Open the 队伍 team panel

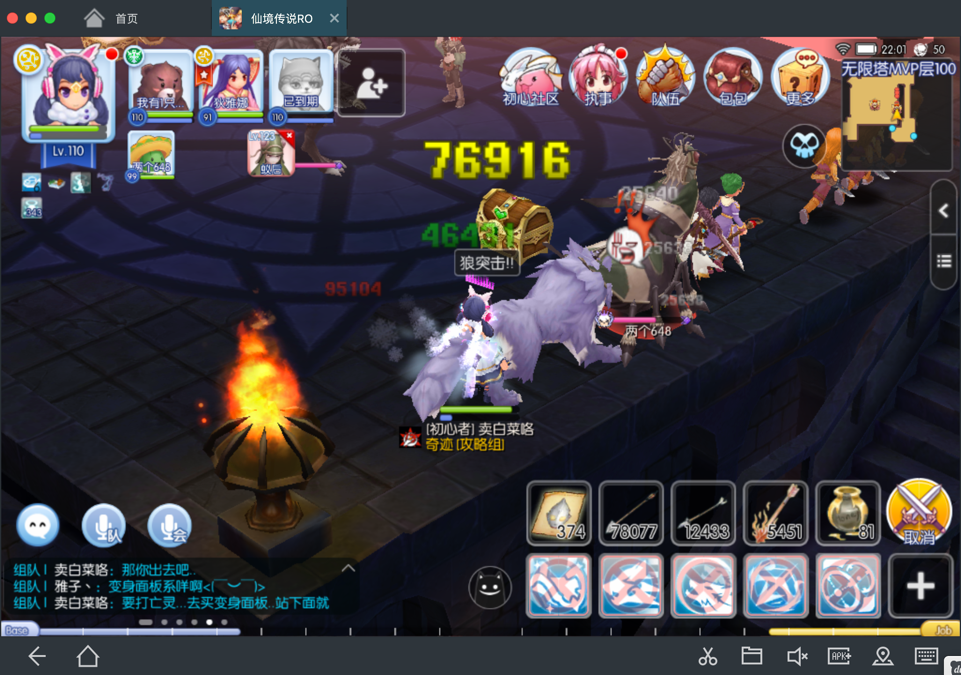(x=665, y=76)
